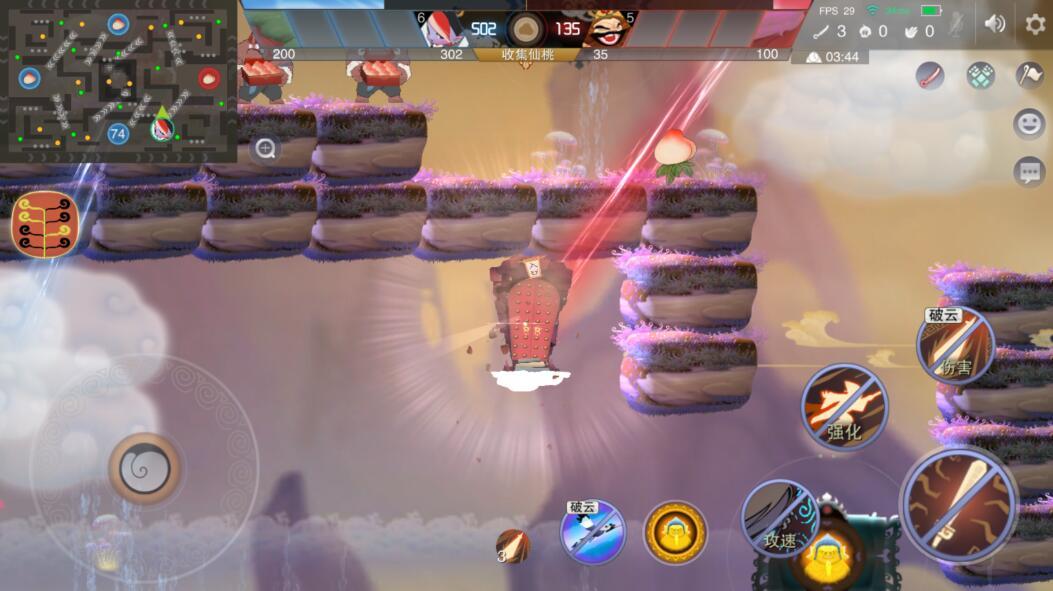Zoom the minimap with the magnifier button

coord(265,149)
